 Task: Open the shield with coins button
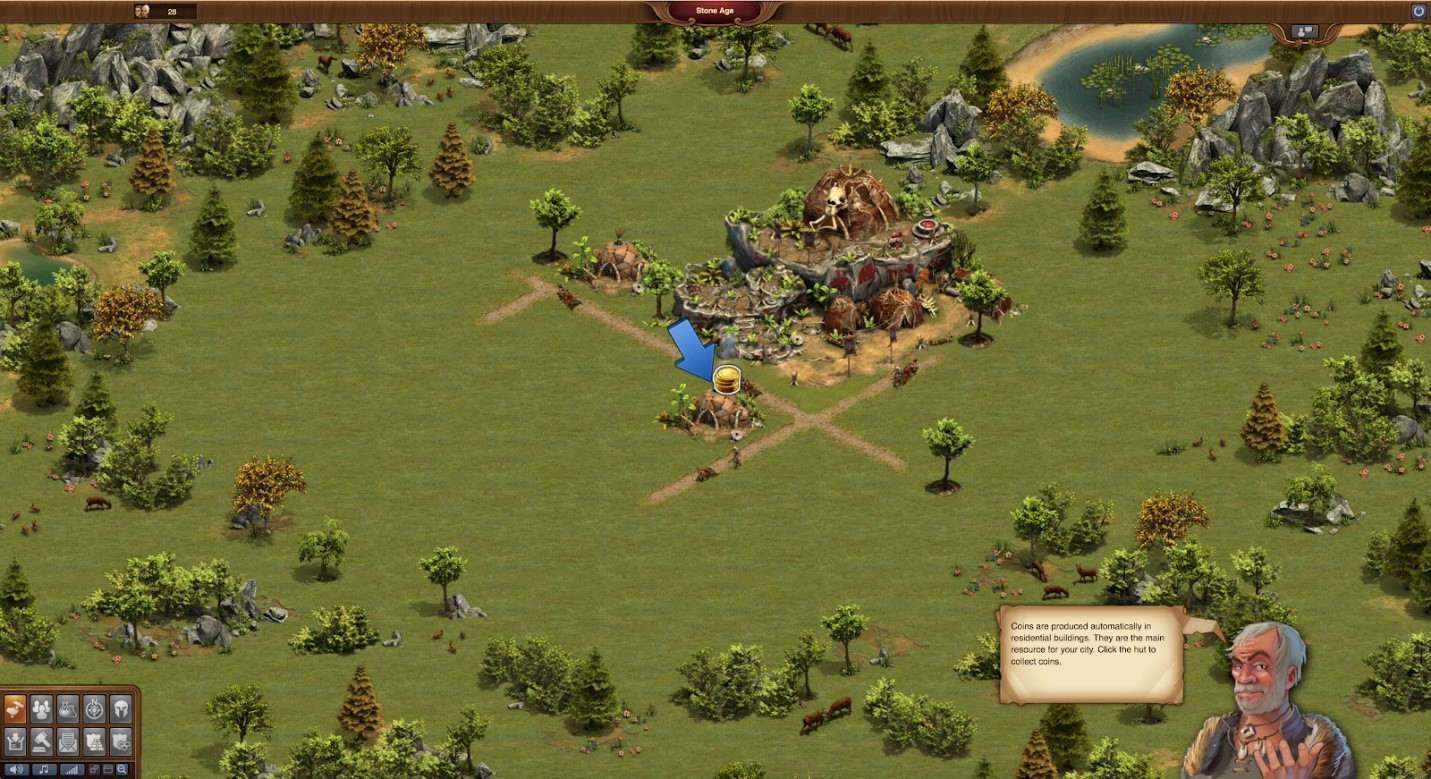[120, 741]
